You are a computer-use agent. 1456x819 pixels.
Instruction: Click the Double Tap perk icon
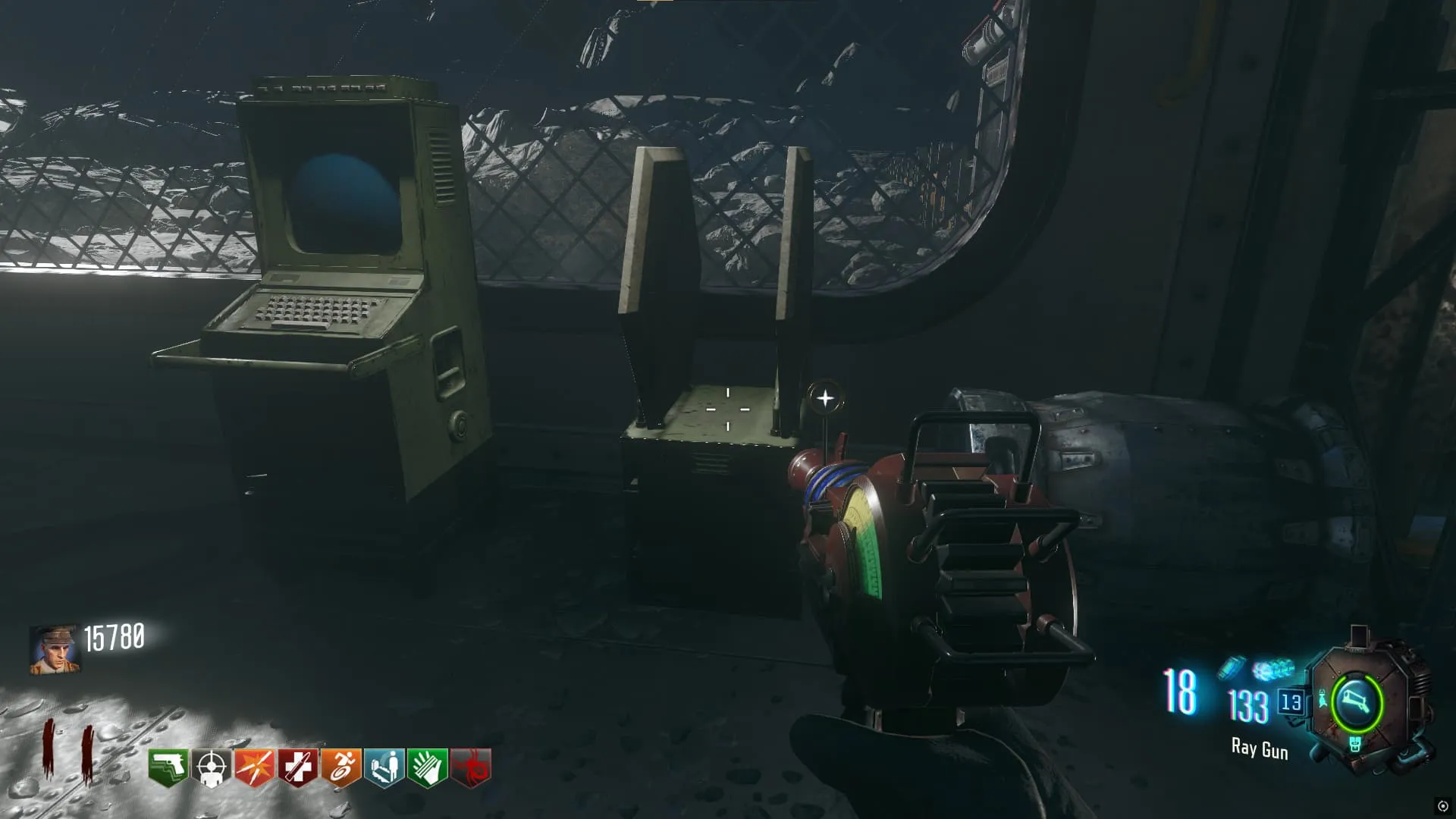254,768
